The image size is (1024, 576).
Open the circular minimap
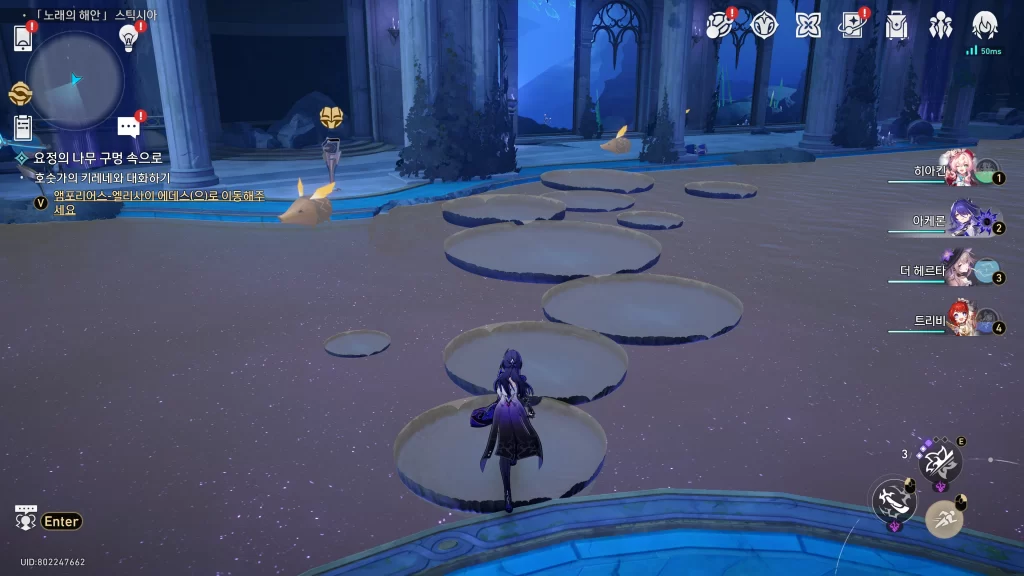click(75, 79)
